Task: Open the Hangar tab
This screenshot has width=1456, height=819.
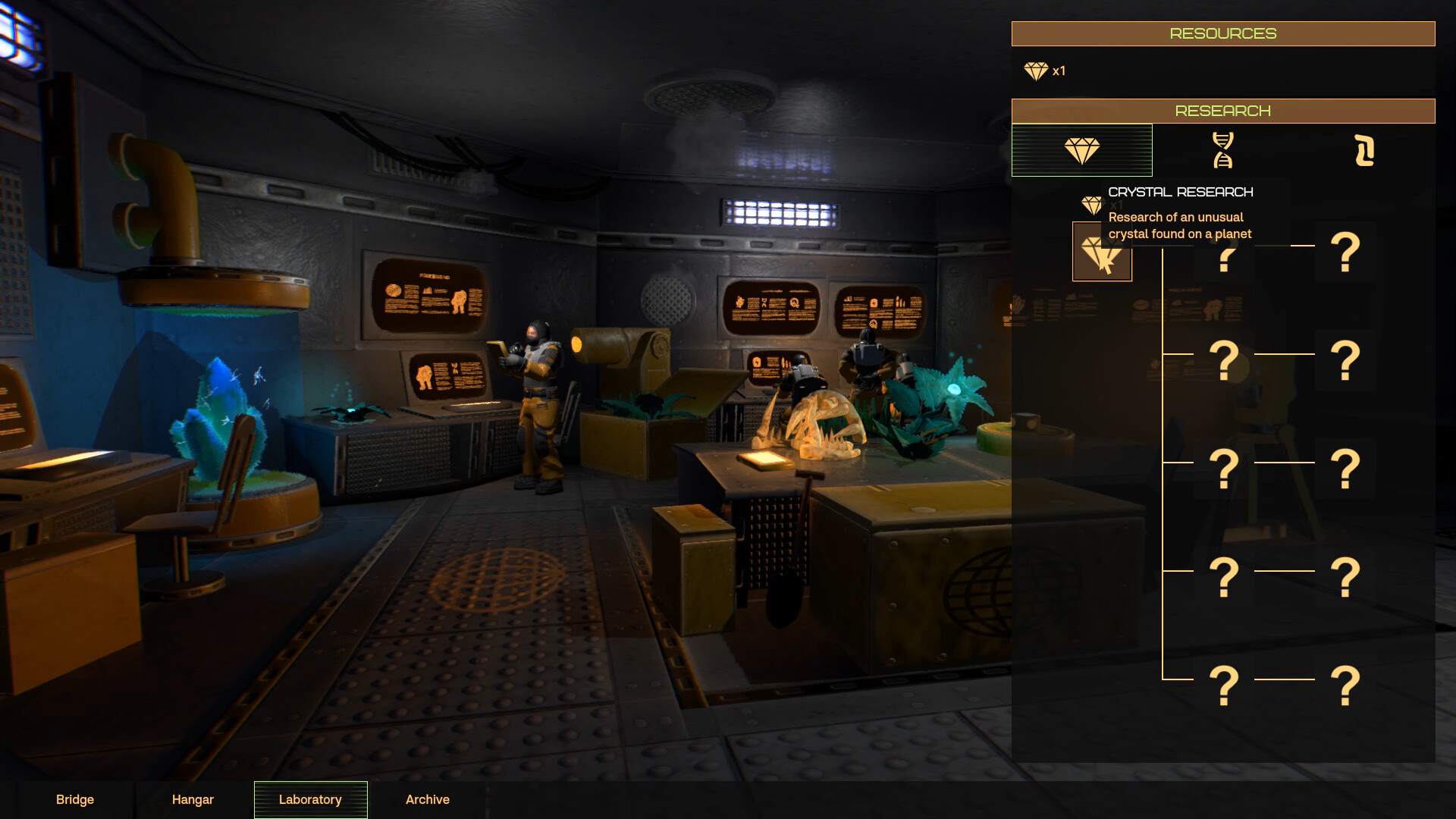Action: tap(192, 799)
